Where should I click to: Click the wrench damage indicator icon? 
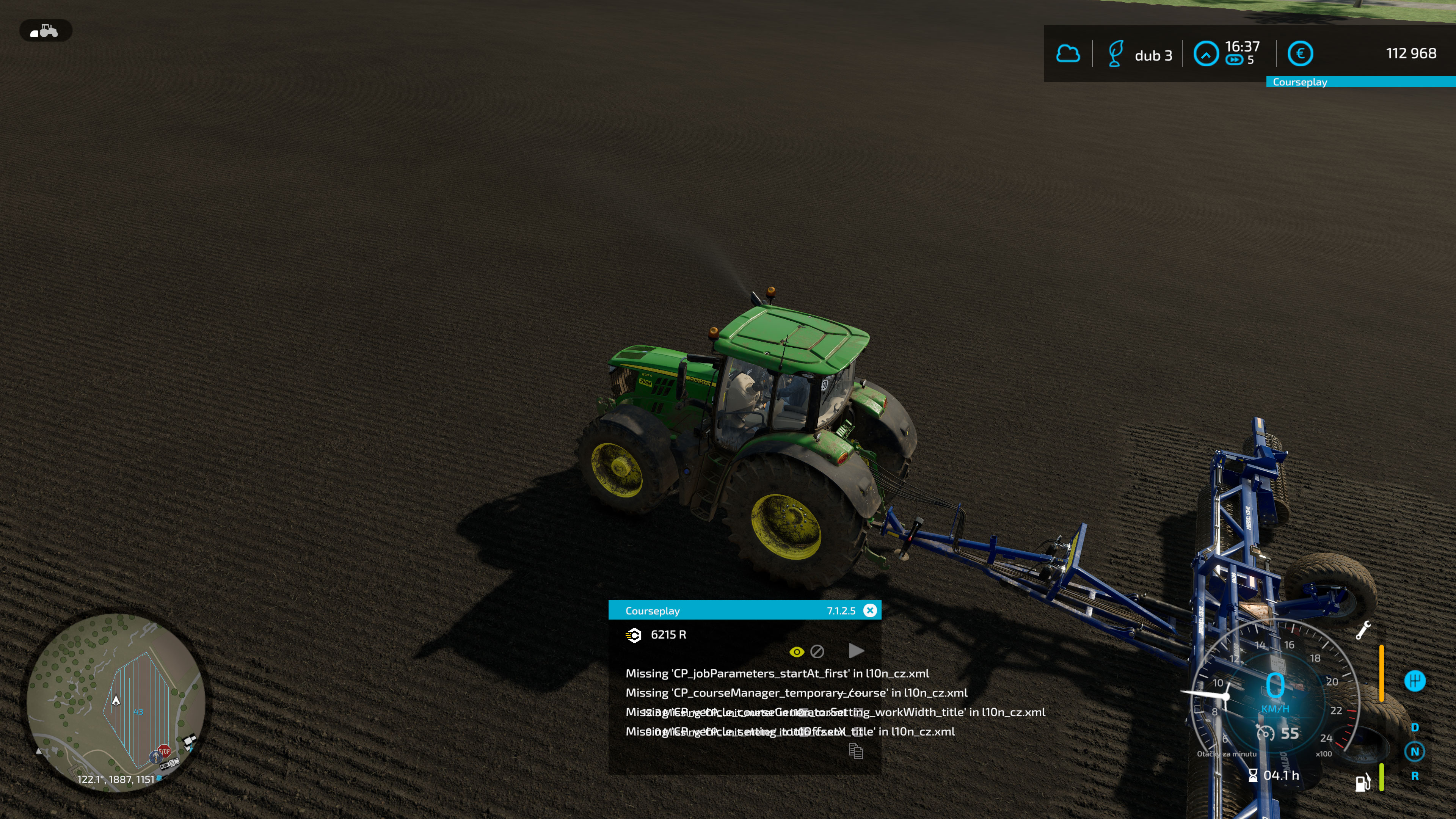(x=1363, y=630)
